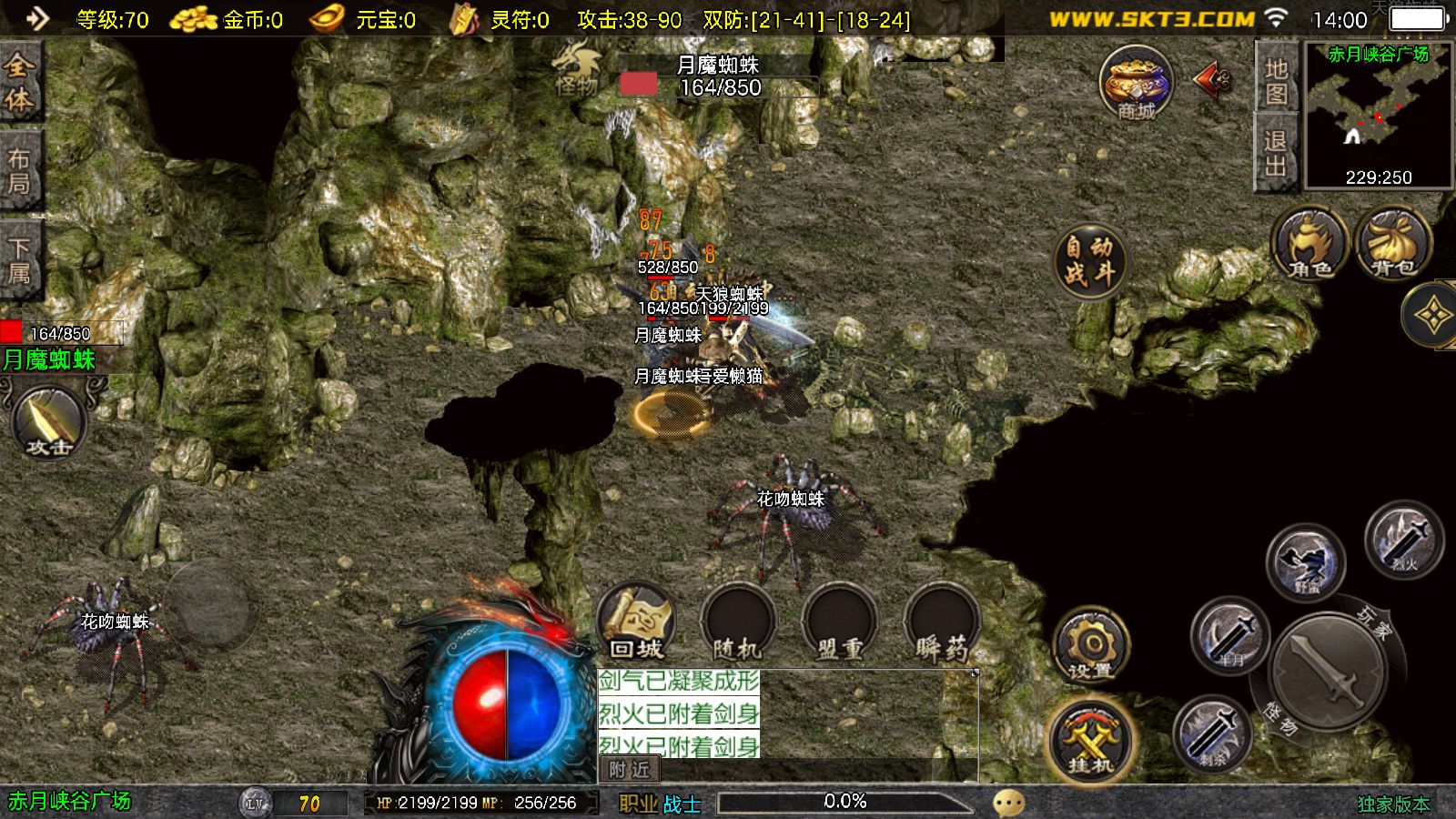Open the 背包 backpack
Viewport: 1456px width, 819px height.
[x=1393, y=244]
